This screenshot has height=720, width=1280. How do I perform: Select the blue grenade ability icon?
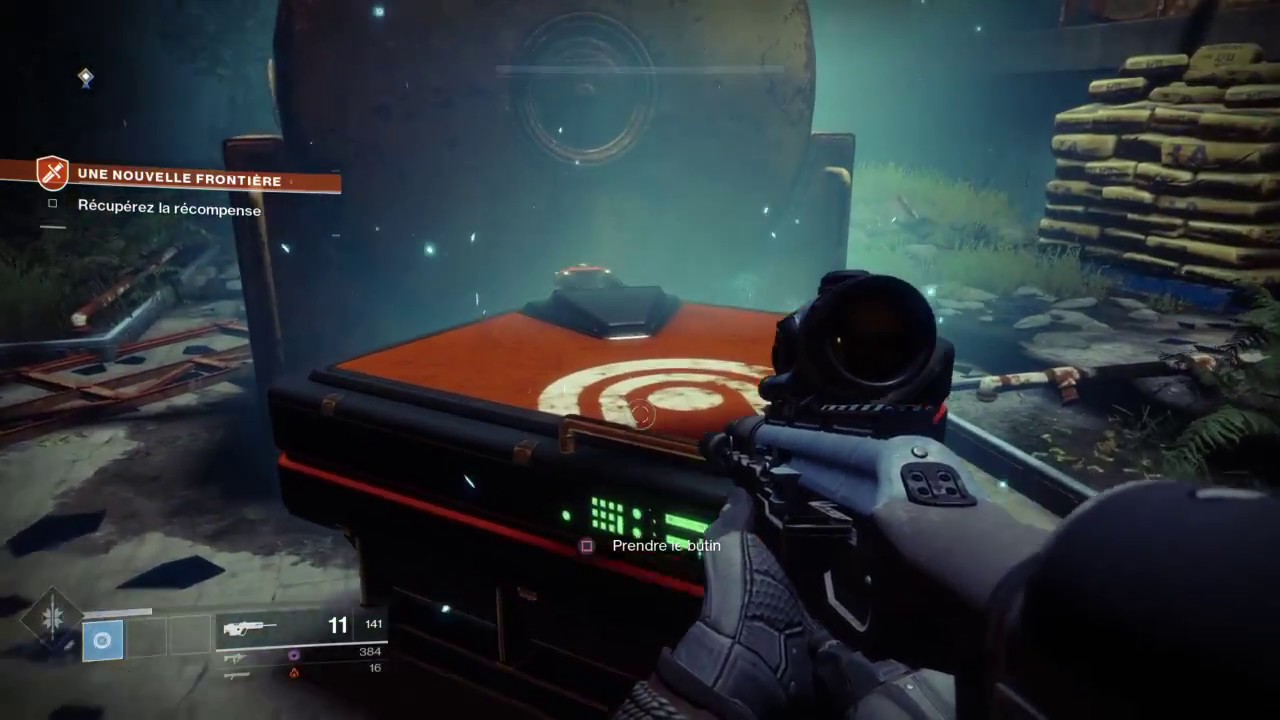(102, 640)
